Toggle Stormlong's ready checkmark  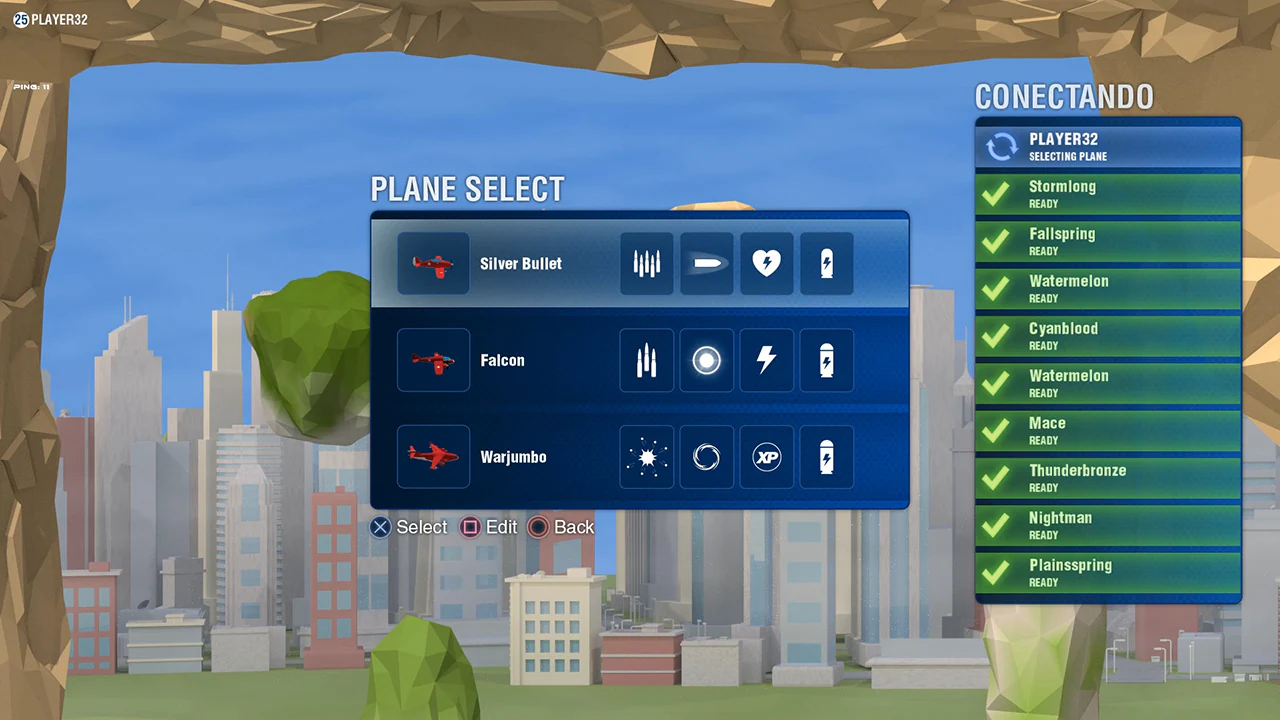[996, 194]
